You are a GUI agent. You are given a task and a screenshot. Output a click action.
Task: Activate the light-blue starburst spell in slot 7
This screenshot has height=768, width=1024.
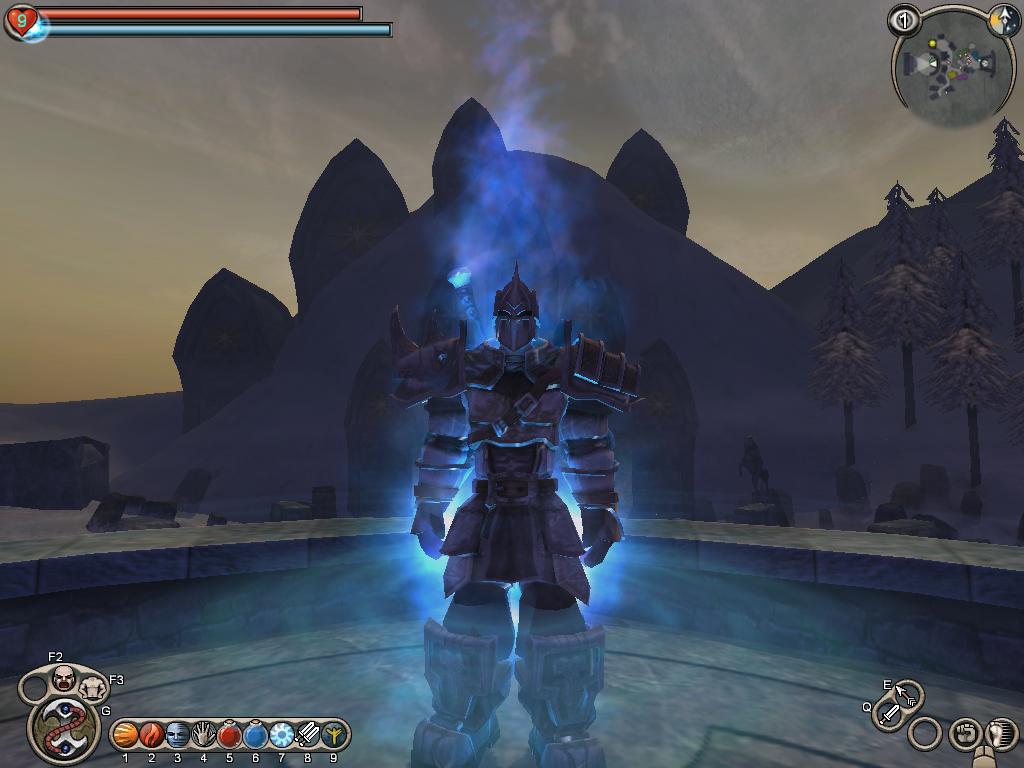[x=282, y=735]
